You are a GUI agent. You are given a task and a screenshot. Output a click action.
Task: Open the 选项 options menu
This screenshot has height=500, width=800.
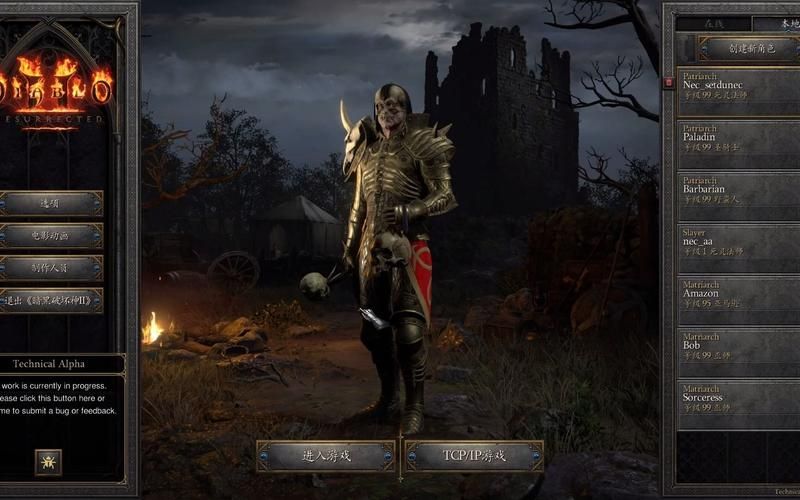tap(51, 203)
